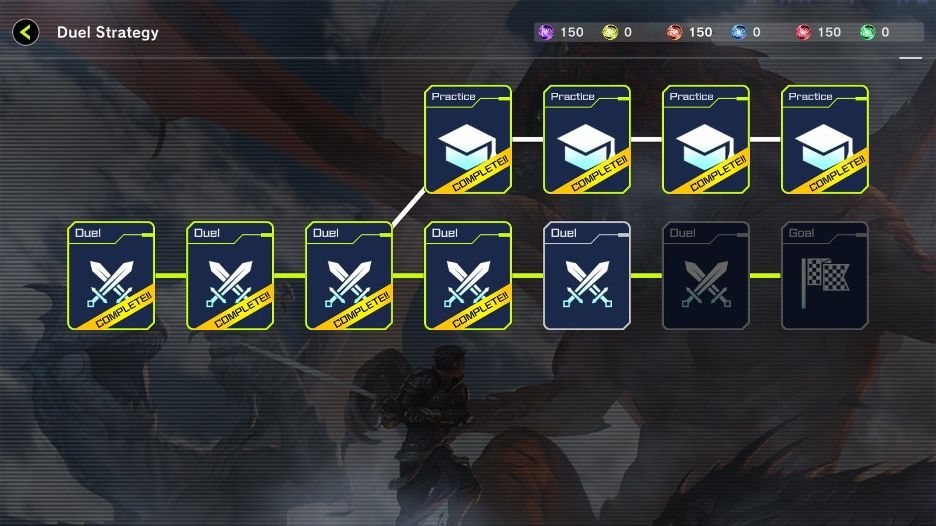Choose the greyed-out locked Duel node

click(706, 276)
